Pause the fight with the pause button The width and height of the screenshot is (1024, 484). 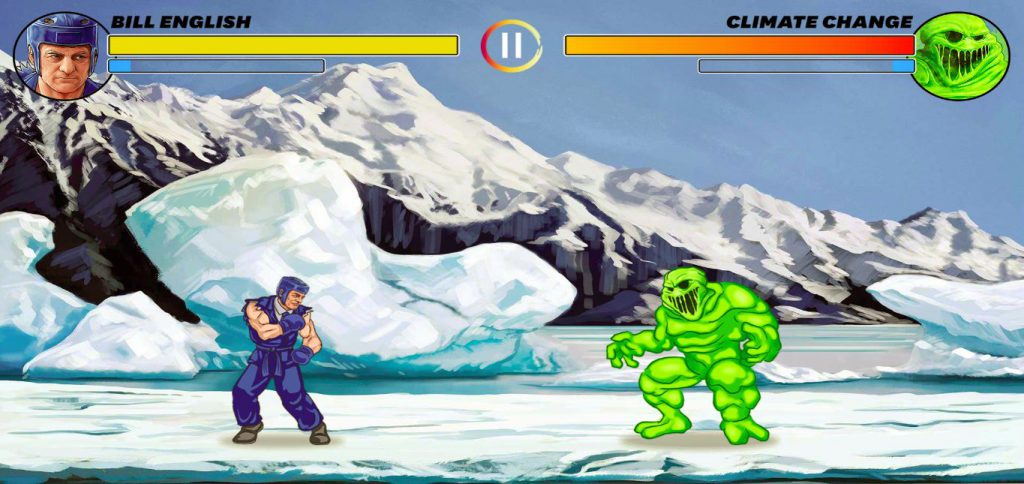[x=511, y=45]
